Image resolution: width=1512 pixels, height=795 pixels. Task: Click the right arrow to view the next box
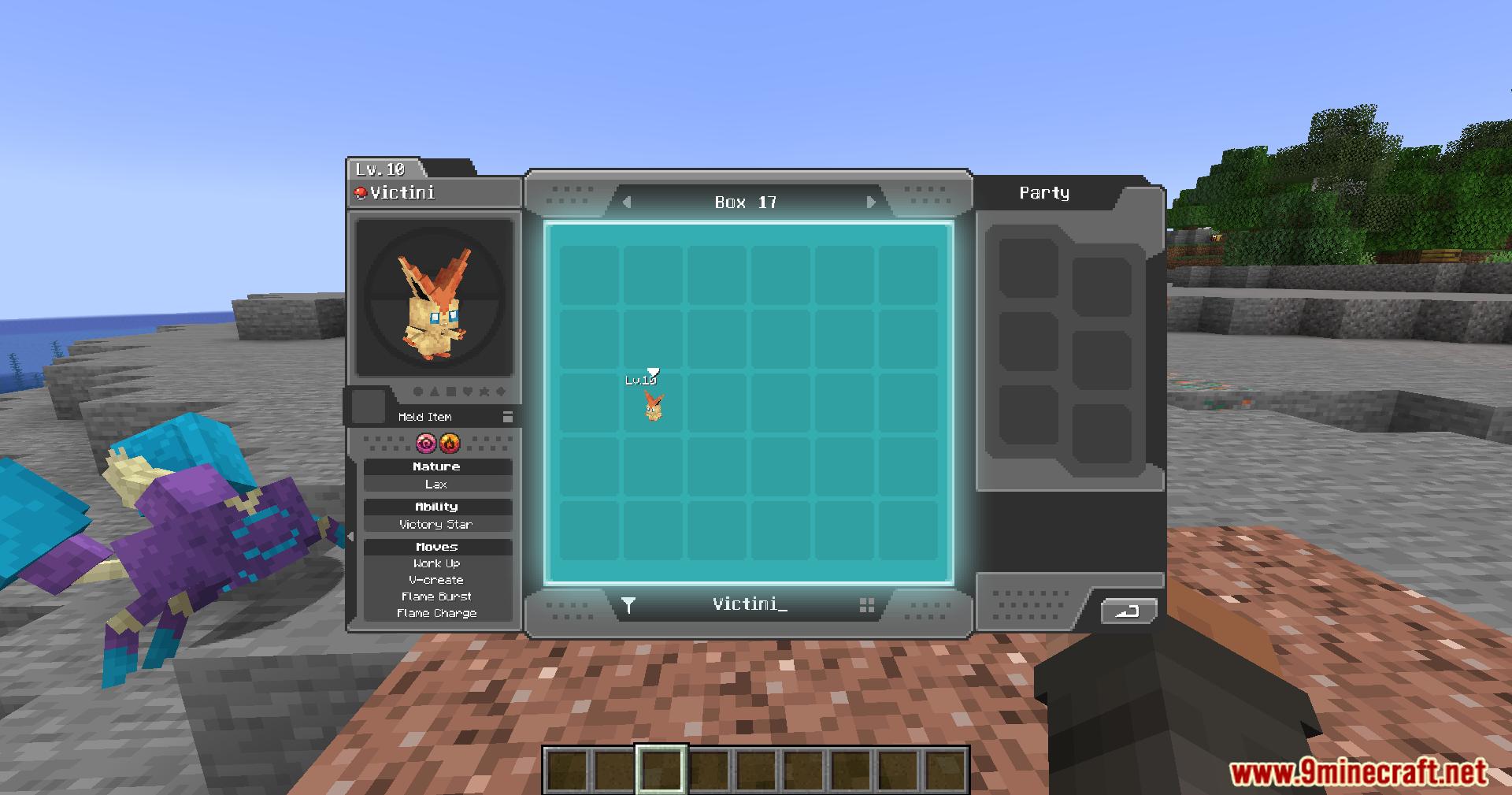(869, 202)
